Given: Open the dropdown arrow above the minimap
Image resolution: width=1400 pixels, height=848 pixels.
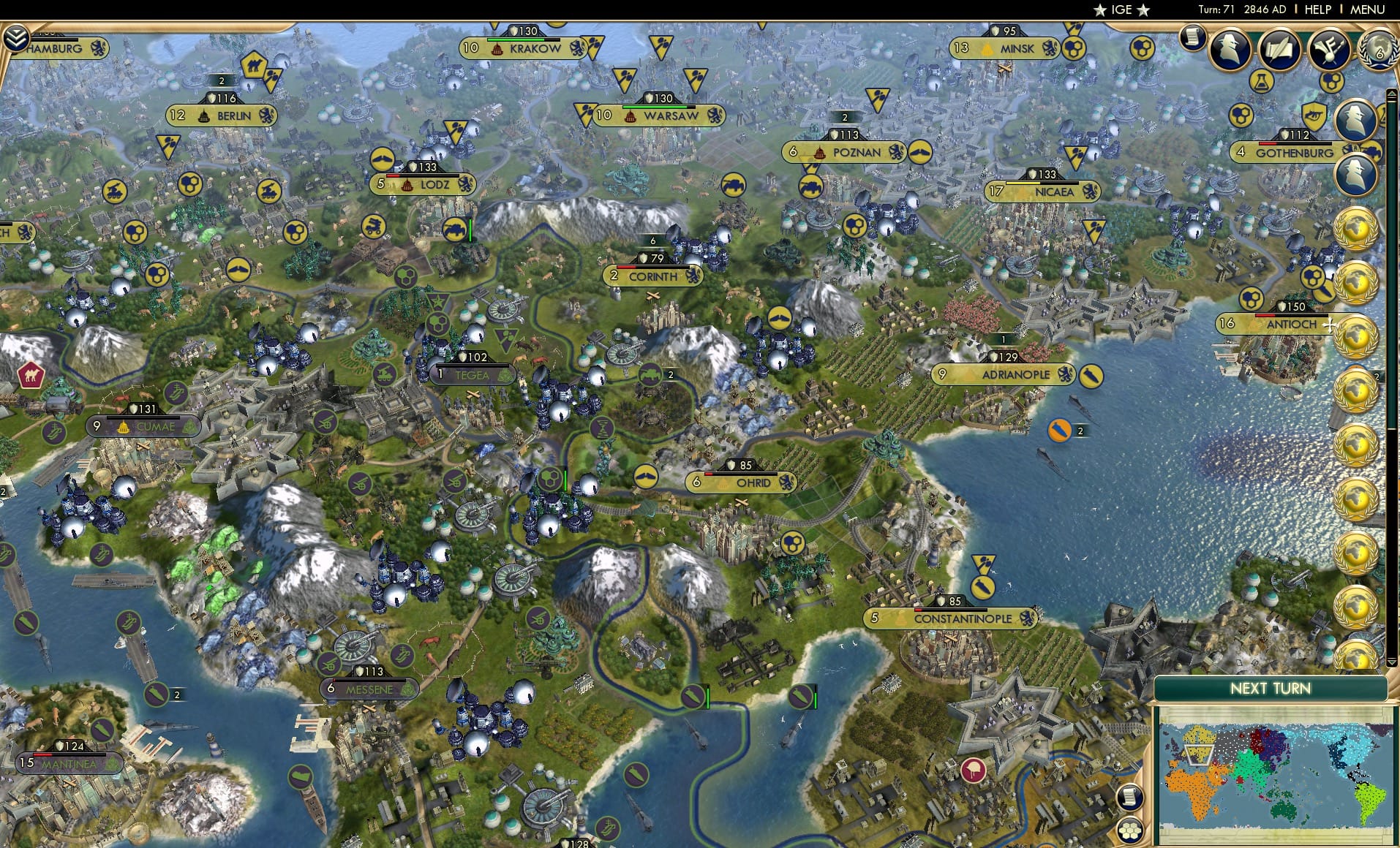Looking at the screenshot, I should pos(1391,662).
